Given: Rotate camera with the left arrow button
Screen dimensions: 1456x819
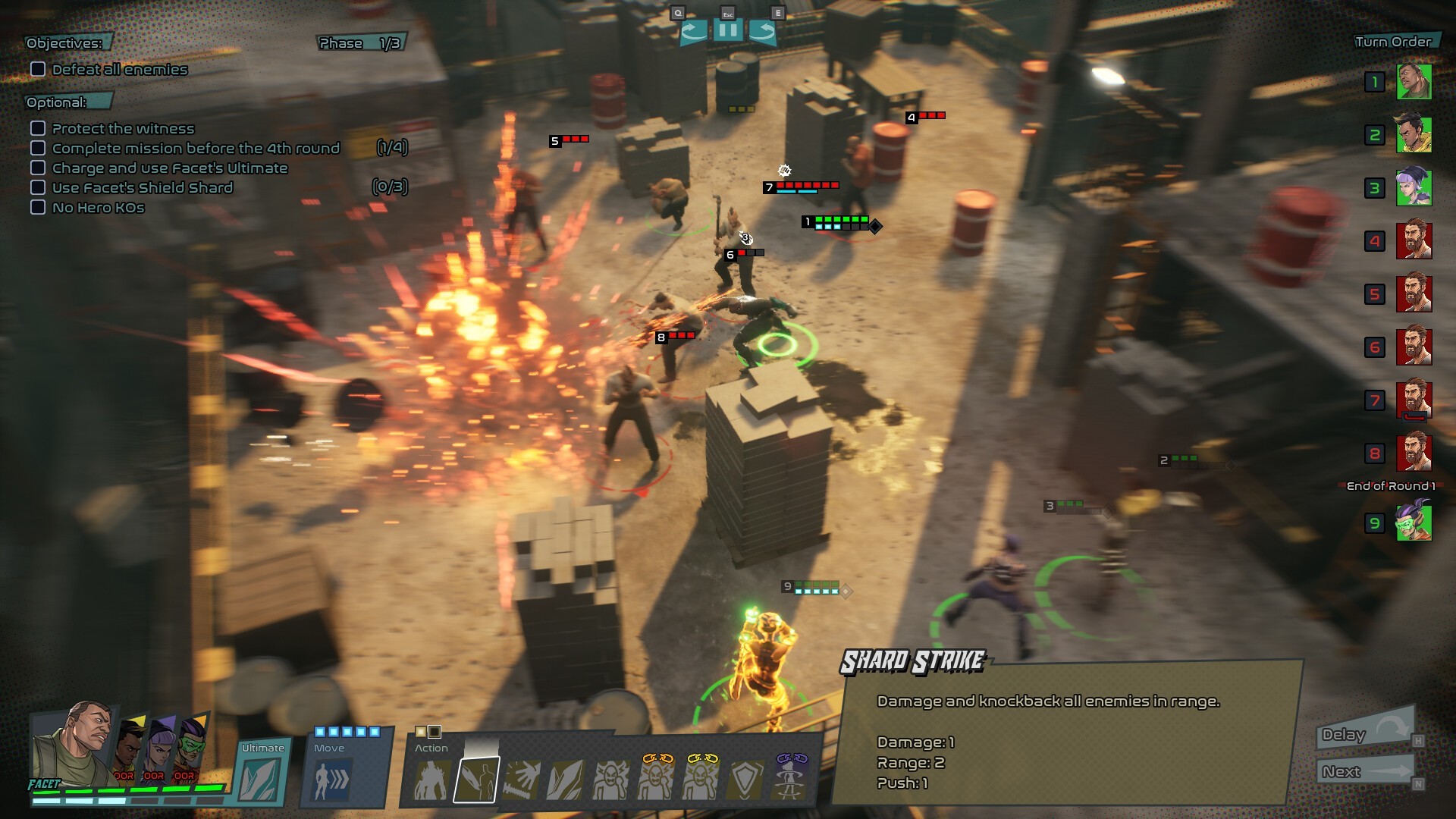Looking at the screenshot, I should point(693,32).
